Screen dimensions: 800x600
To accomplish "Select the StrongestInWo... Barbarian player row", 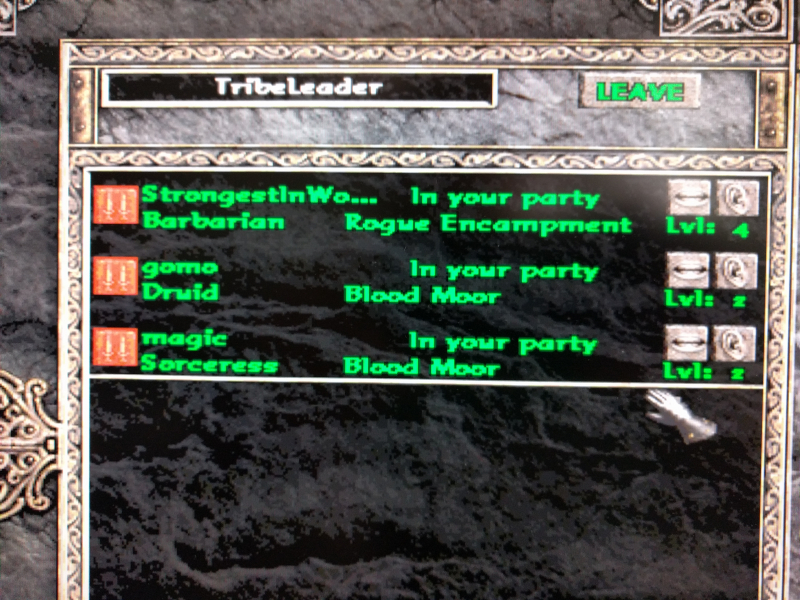I will 400,209.
